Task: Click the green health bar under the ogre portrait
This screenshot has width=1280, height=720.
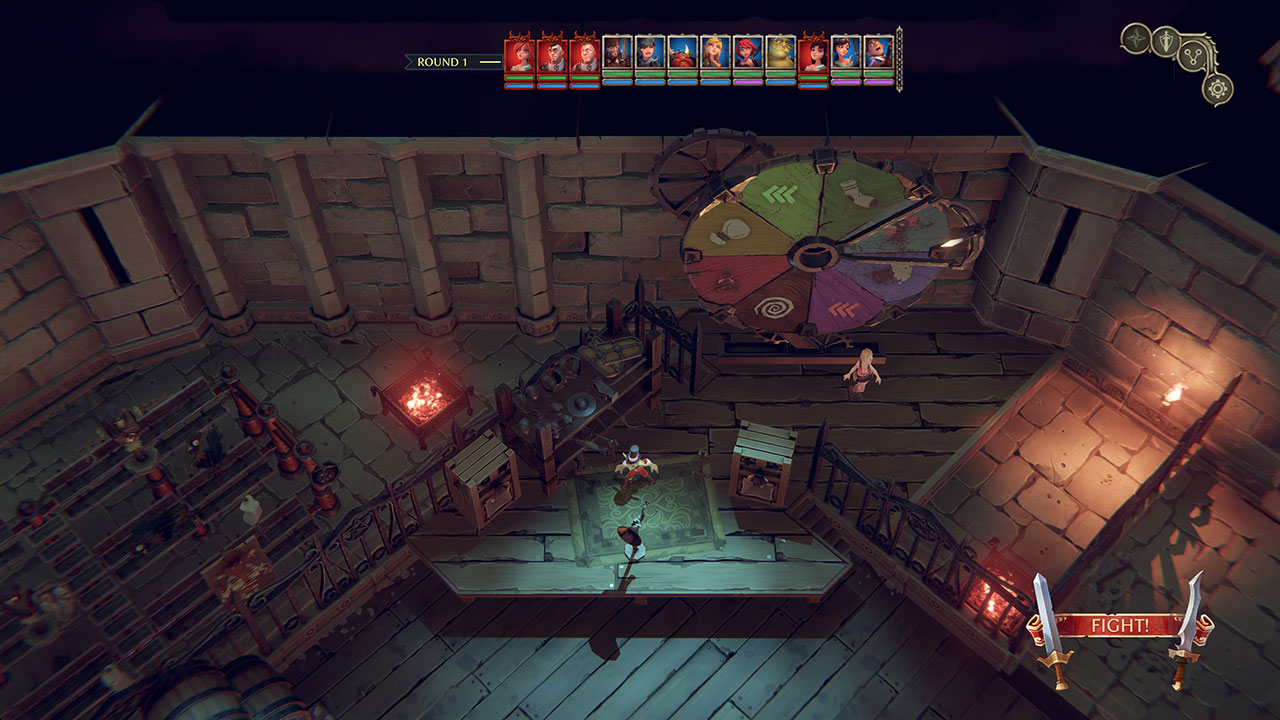Action: point(779,72)
